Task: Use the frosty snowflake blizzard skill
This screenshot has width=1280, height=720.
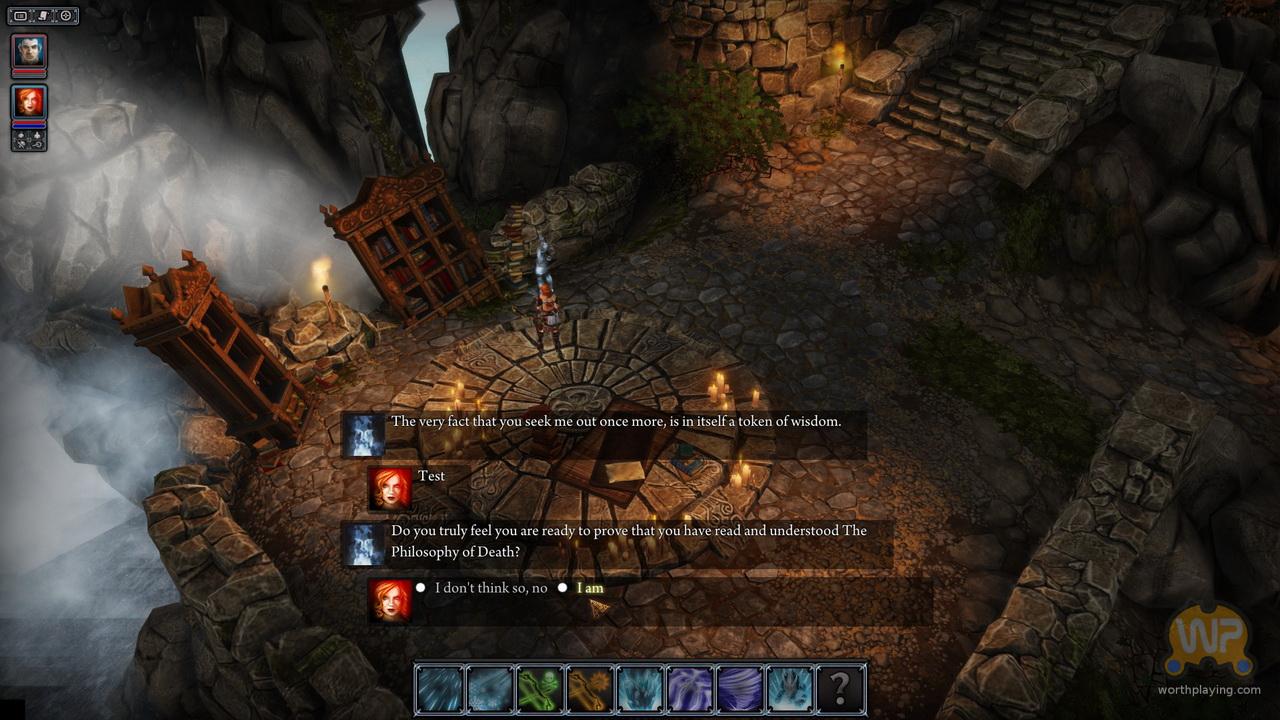Action: [x=490, y=689]
